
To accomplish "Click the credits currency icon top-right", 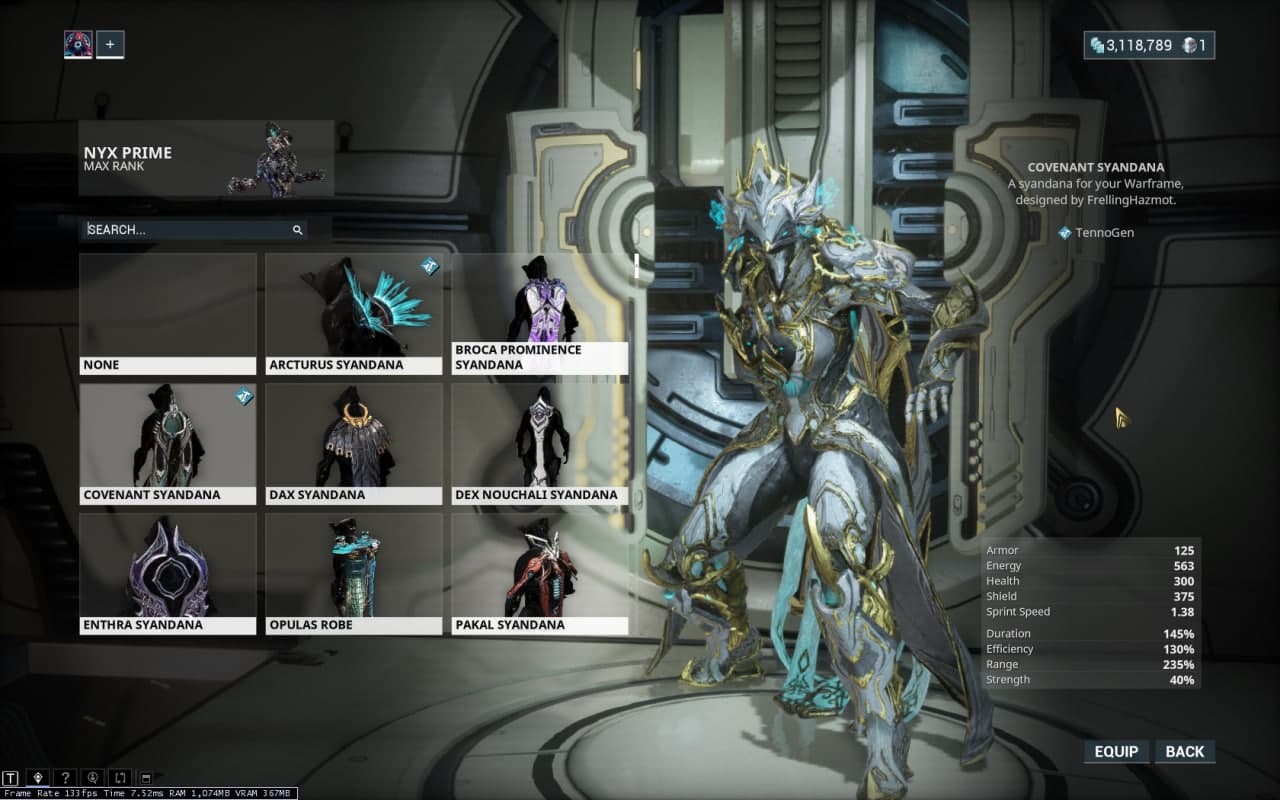I will (x=1095, y=45).
